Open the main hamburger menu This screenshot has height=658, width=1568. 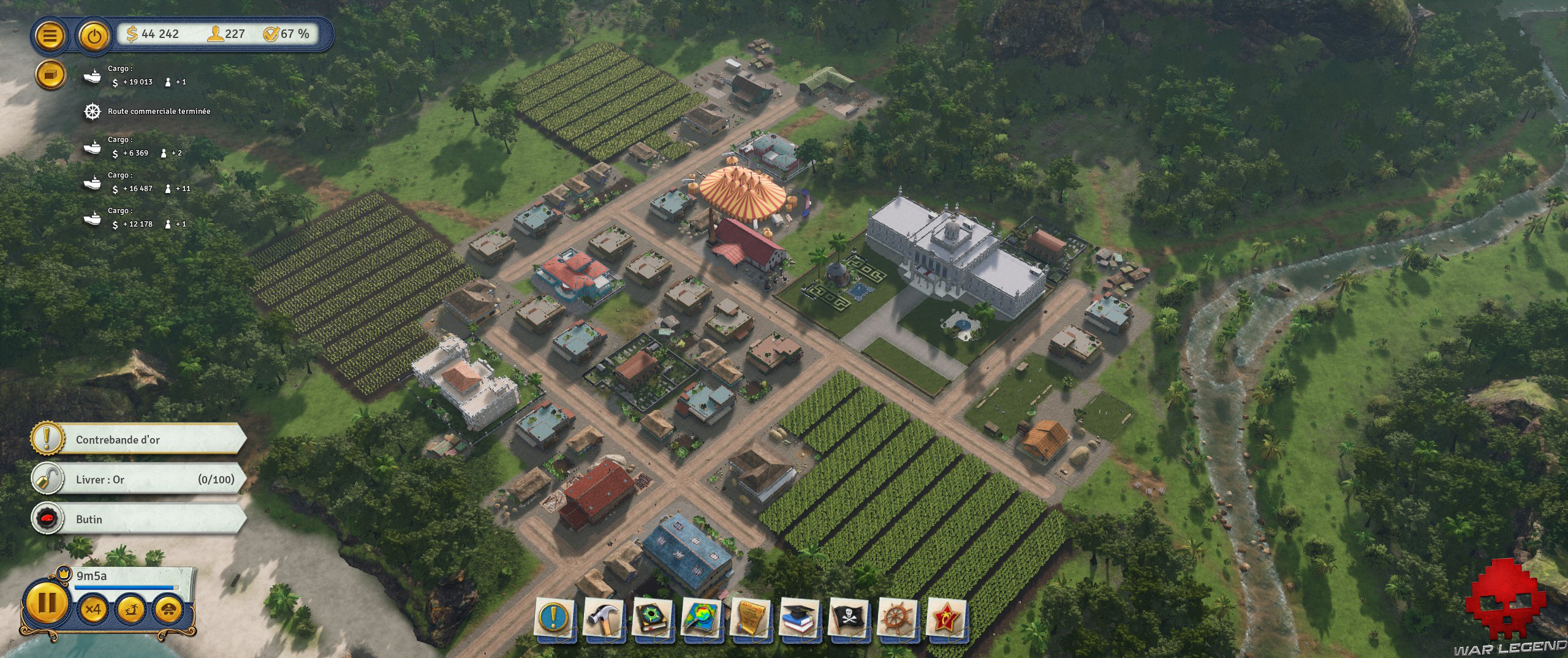tap(50, 35)
